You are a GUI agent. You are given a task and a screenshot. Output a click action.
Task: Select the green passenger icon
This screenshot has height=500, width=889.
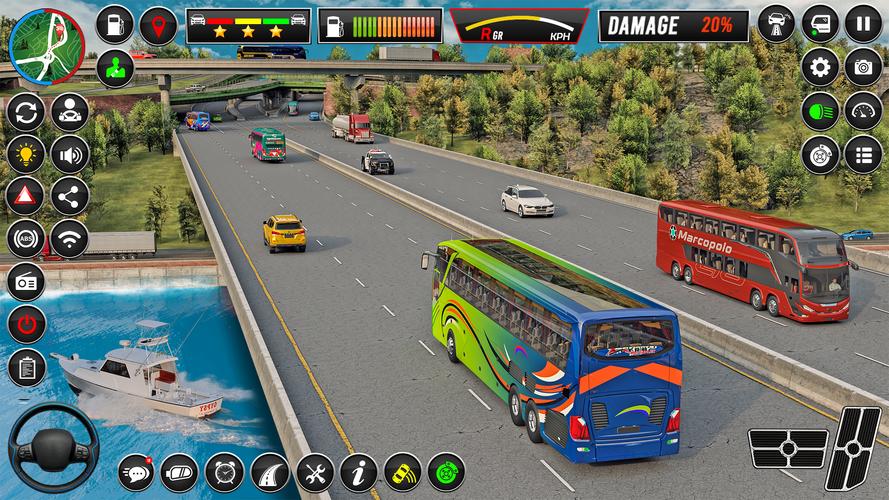(x=115, y=68)
